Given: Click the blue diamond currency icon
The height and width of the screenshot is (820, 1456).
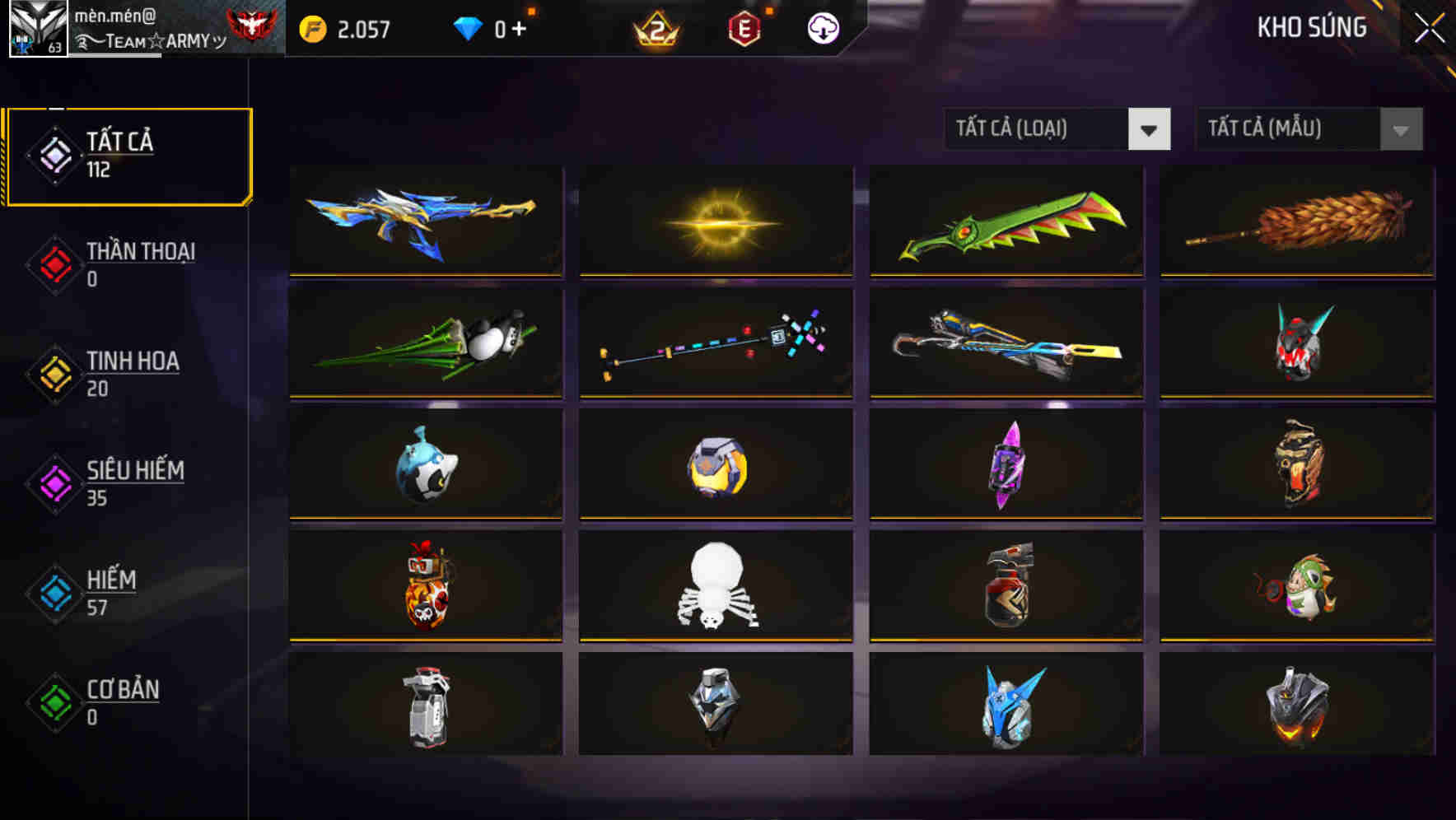Looking at the screenshot, I should click(467, 27).
